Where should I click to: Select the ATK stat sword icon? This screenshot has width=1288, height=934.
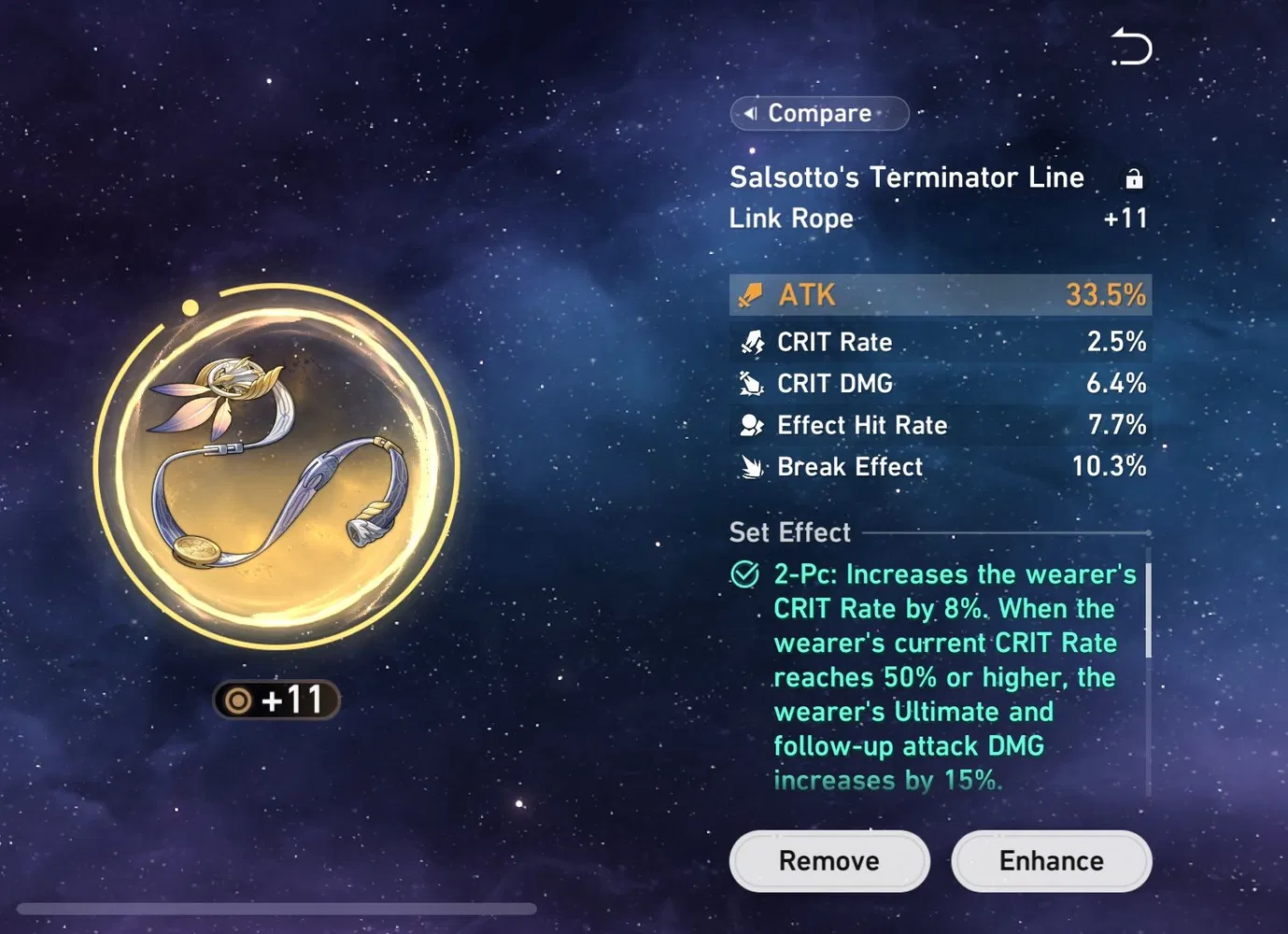(x=749, y=294)
